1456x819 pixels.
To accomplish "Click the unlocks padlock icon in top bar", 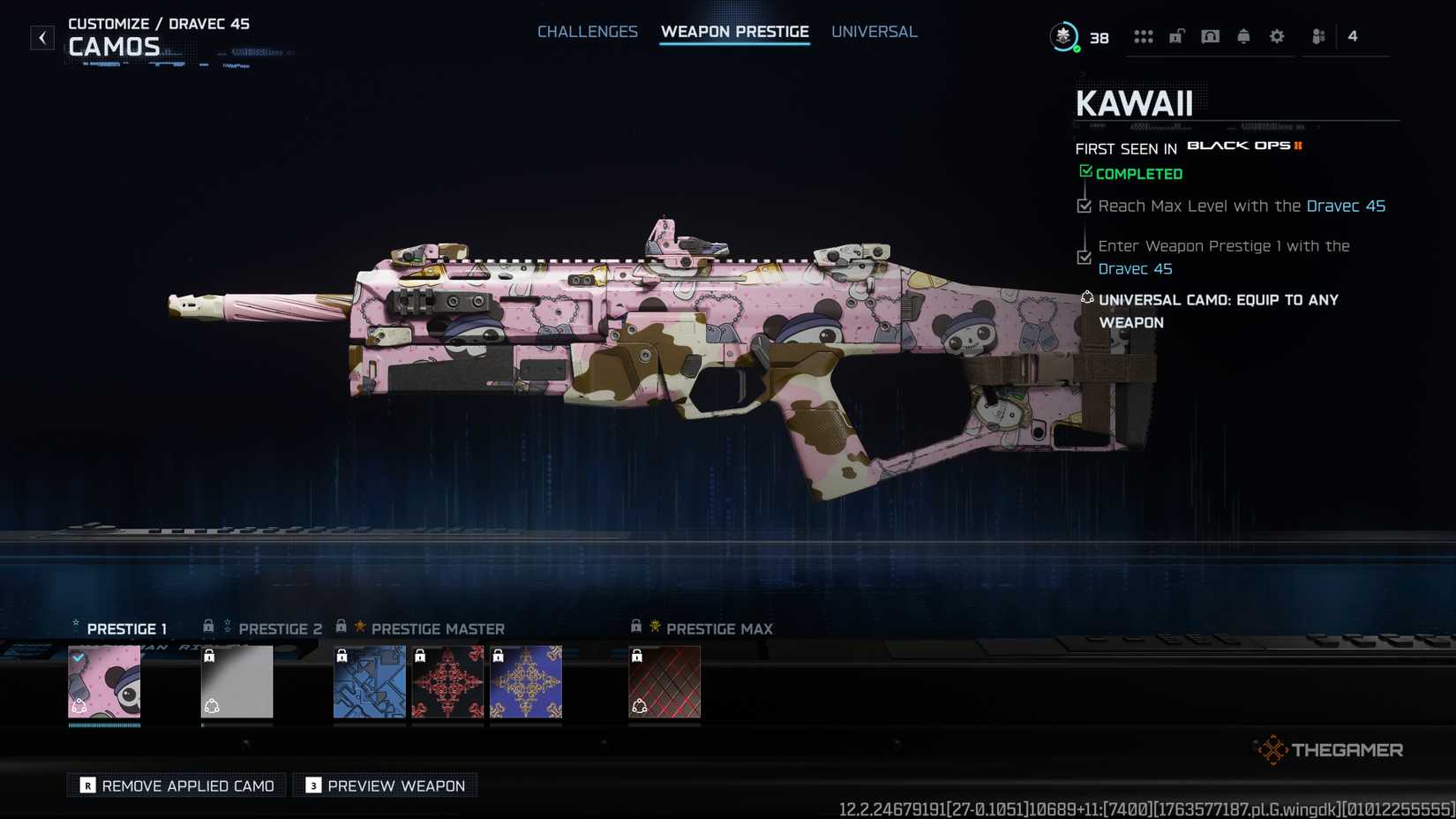I will click(1175, 36).
